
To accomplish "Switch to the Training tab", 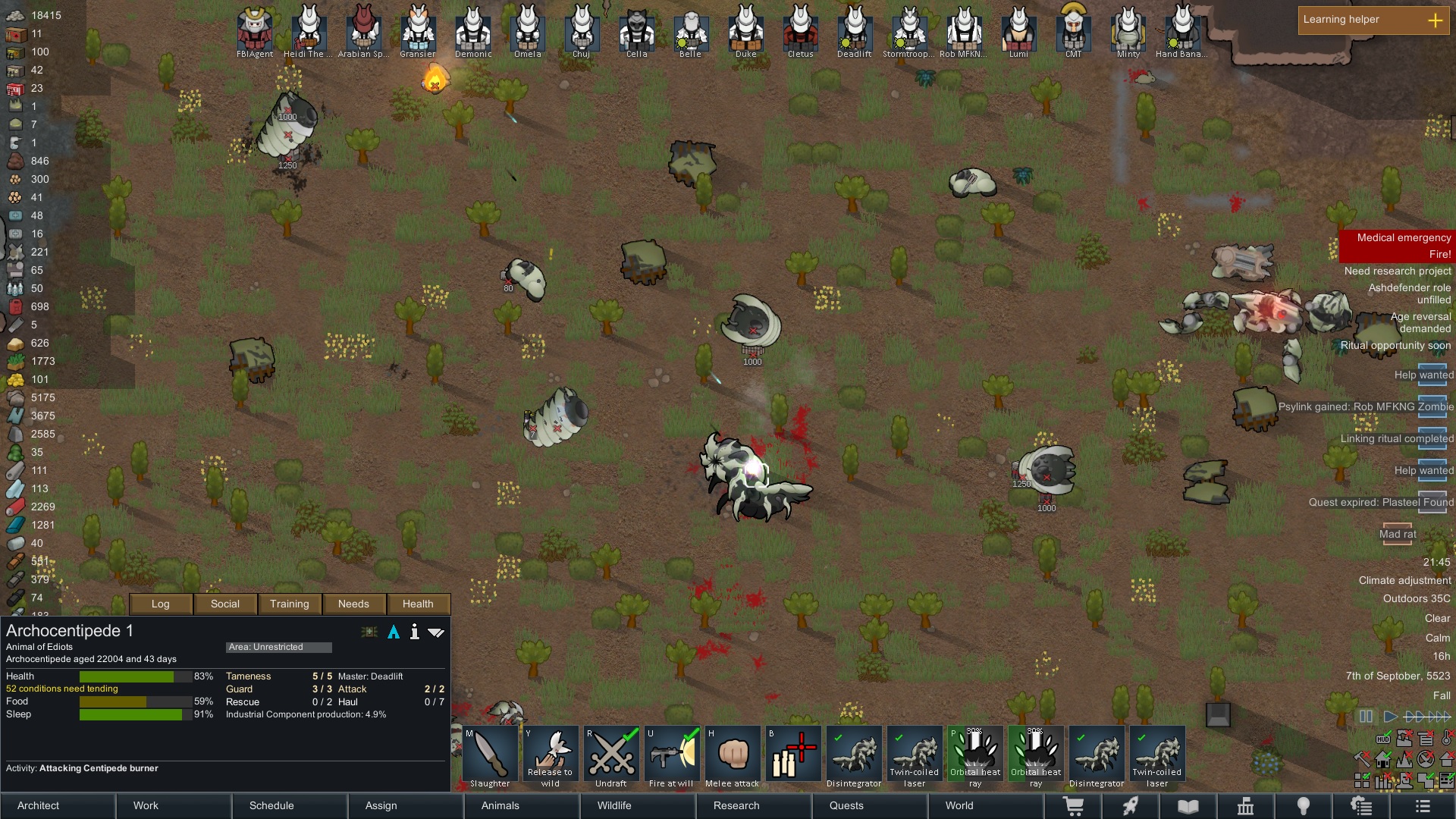I will coord(290,604).
